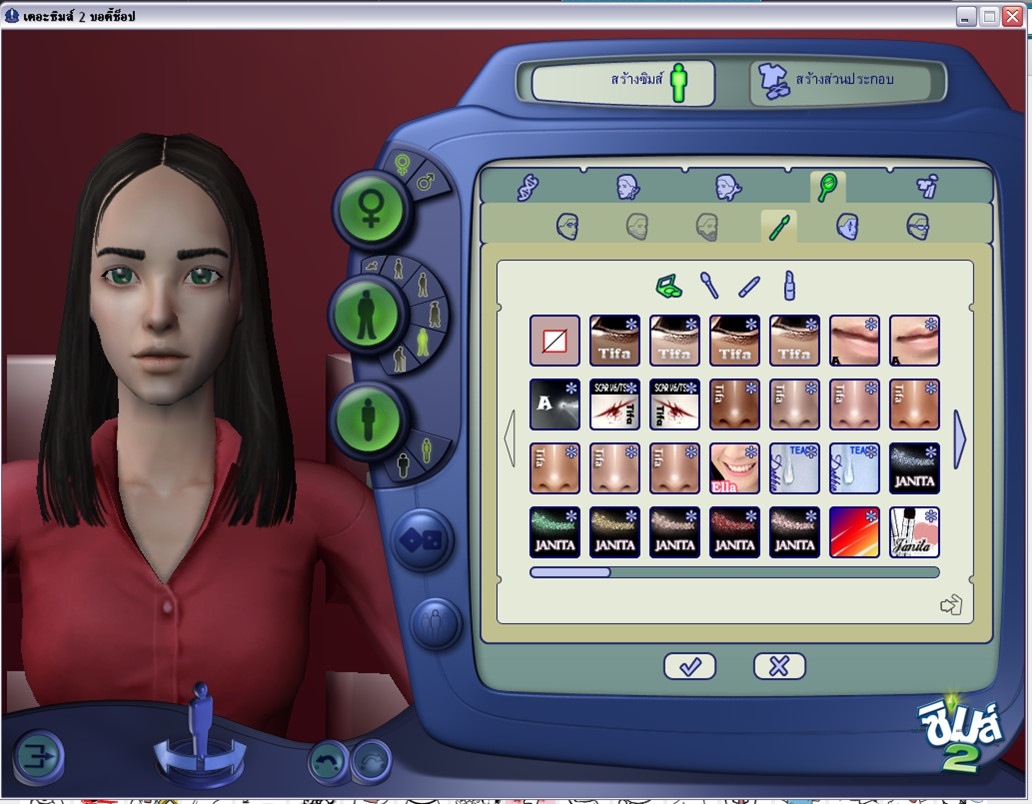Choose the Janita makeup brushes thumbnail
This screenshot has width=1032, height=804.
[x=914, y=532]
